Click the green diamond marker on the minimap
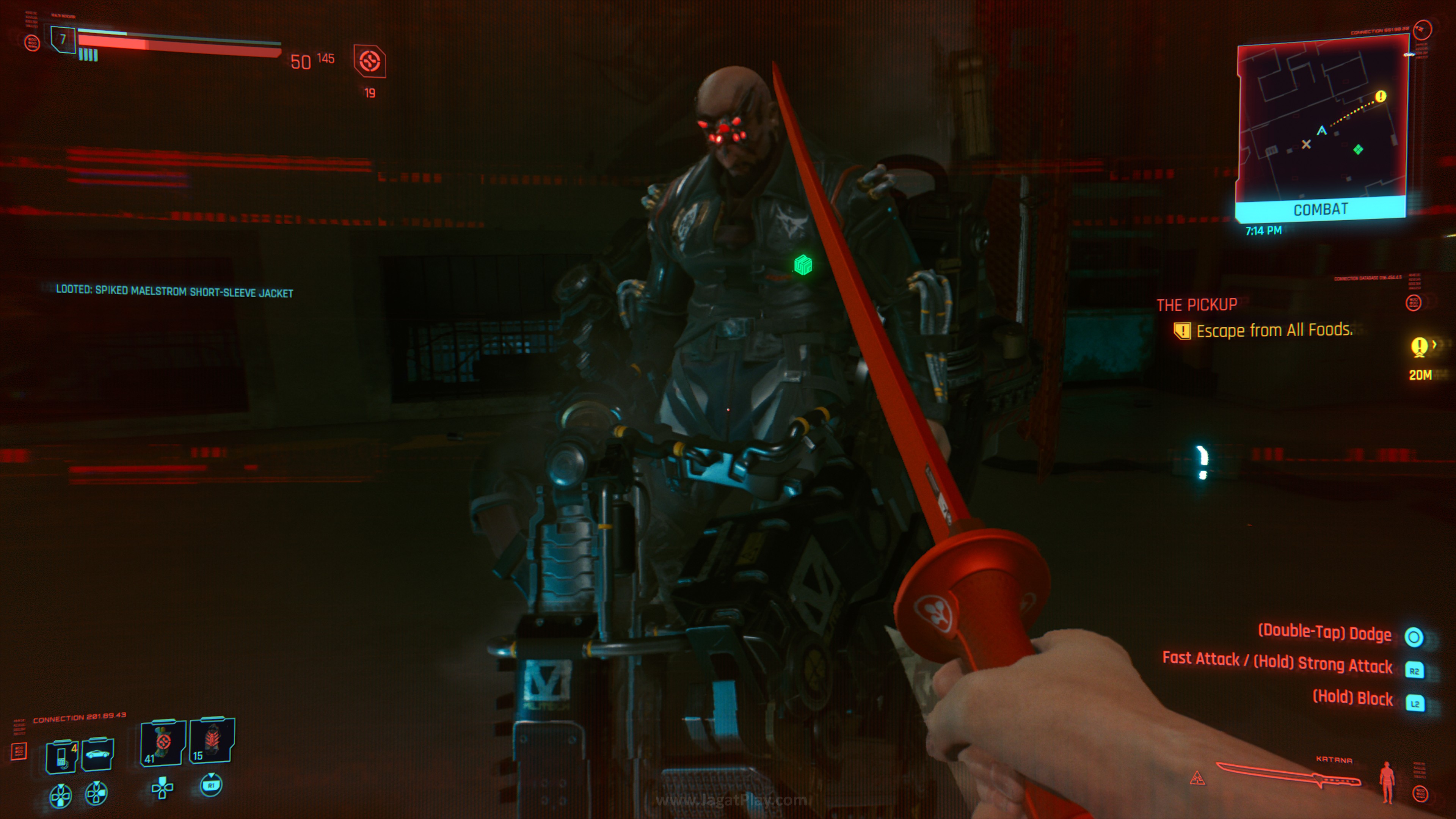This screenshot has height=819, width=1456. (1358, 149)
